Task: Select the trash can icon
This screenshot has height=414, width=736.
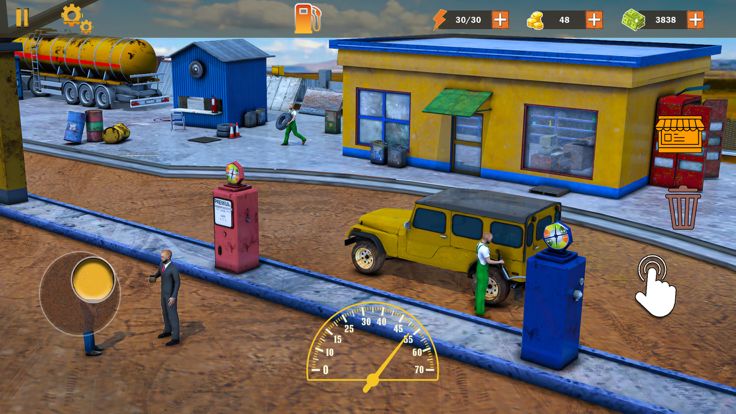Action: 683,209
